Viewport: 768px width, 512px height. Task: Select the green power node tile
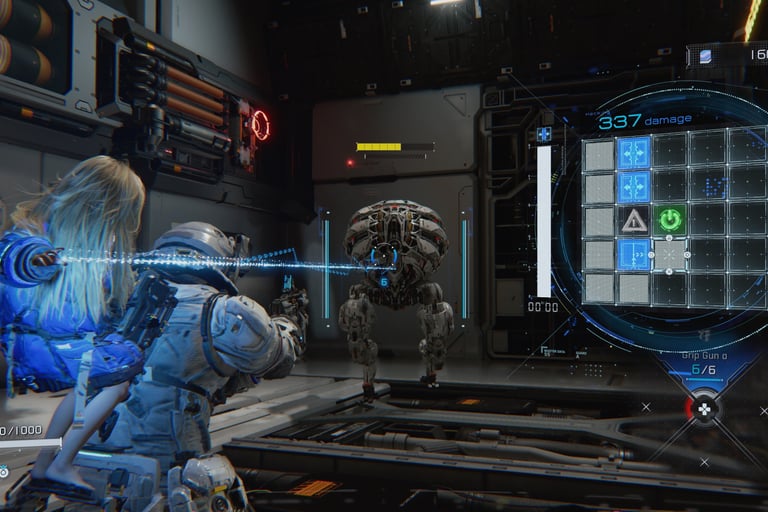pos(670,220)
